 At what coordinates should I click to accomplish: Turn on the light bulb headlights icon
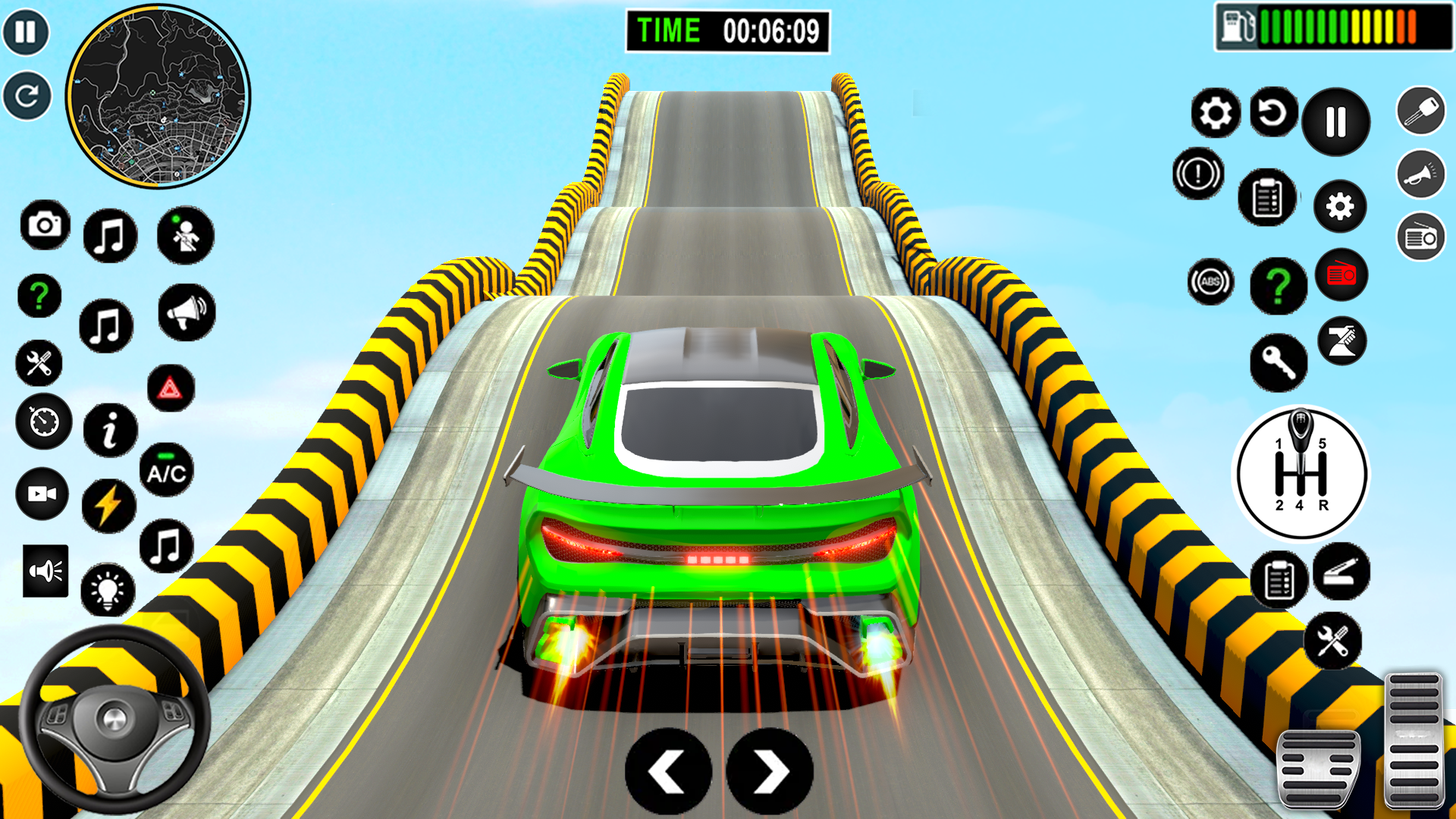[x=108, y=590]
